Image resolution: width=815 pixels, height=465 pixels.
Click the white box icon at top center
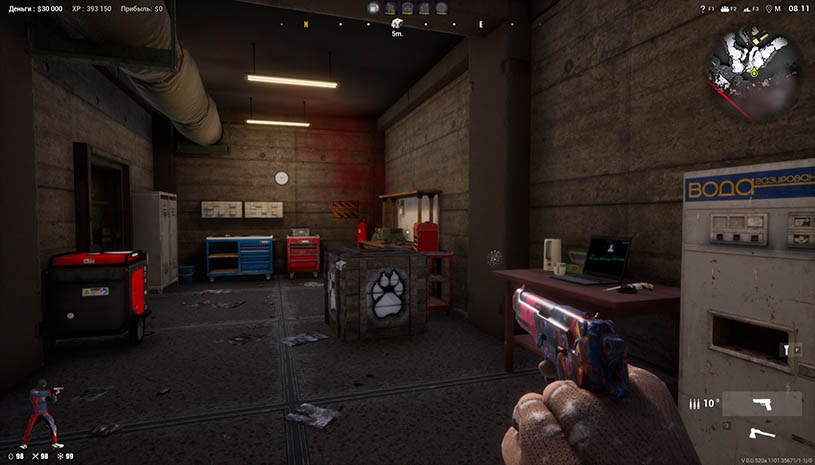coord(373,8)
